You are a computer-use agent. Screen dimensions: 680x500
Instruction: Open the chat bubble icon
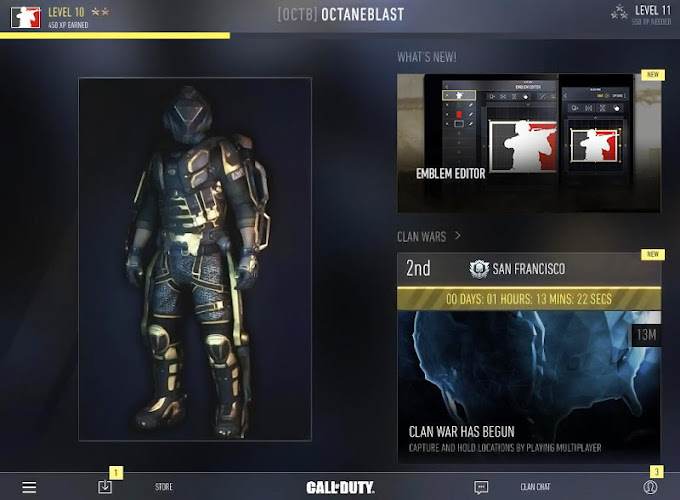point(481,487)
